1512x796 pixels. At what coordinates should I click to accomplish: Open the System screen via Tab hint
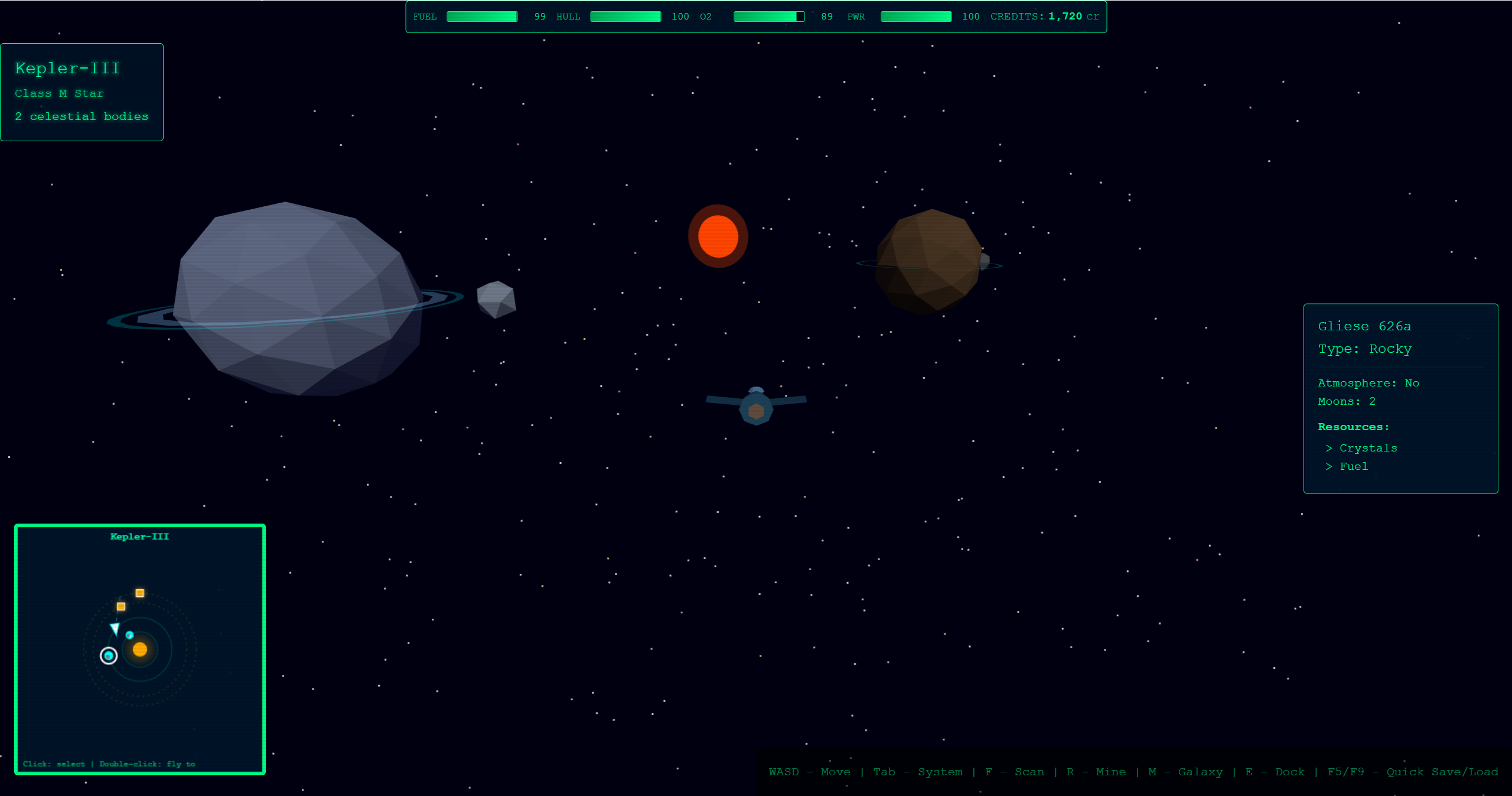(x=918, y=772)
